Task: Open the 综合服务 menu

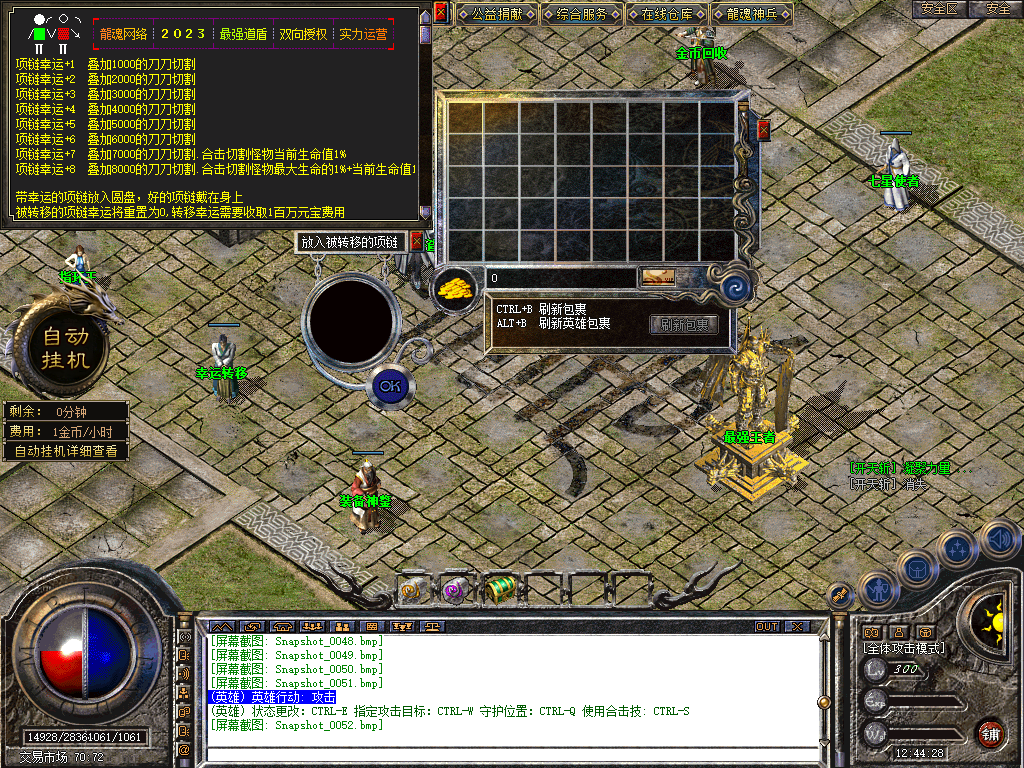Action: click(582, 15)
